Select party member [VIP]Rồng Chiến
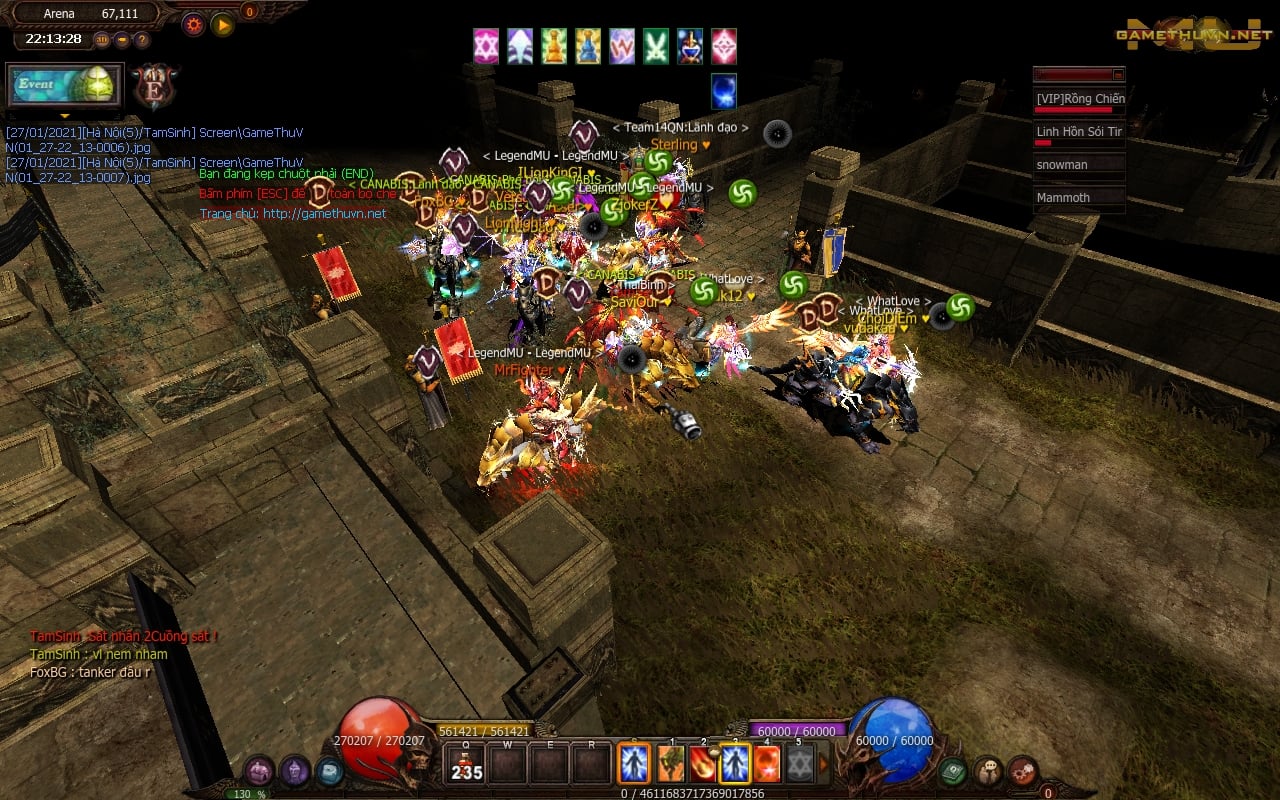 point(1079,99)
